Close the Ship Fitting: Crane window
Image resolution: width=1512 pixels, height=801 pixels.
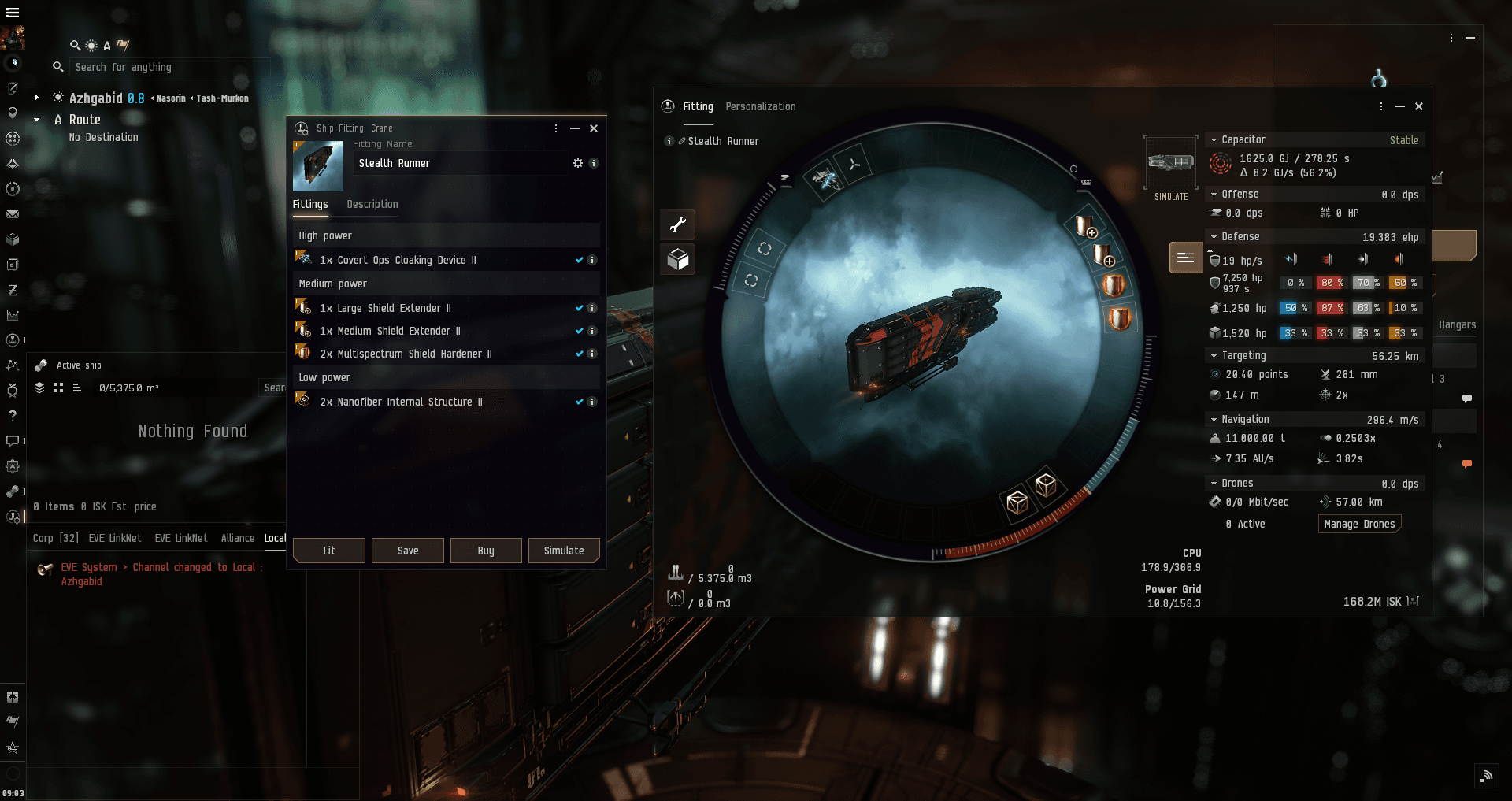point(594,128)
